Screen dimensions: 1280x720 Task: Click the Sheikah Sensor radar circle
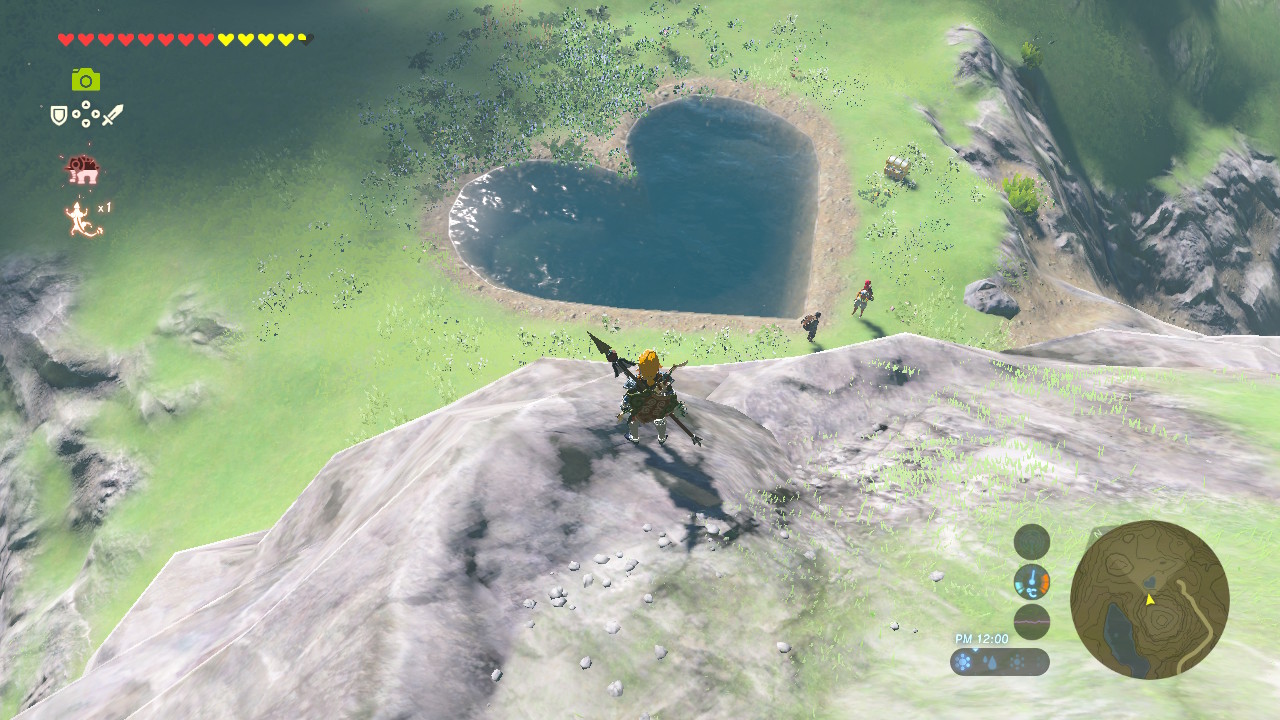[x=1032, y=542]
